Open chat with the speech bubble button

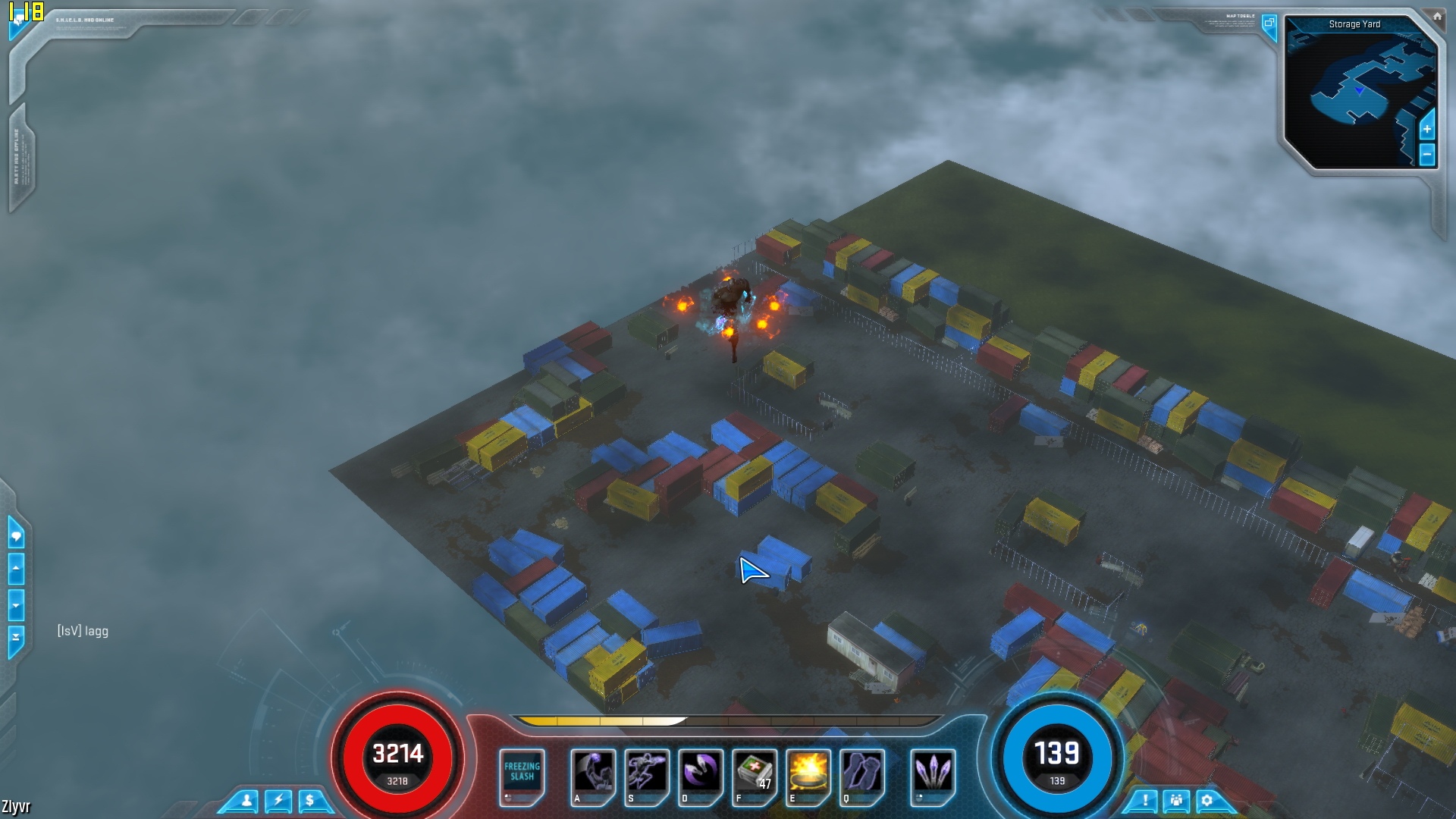(16, 536)
